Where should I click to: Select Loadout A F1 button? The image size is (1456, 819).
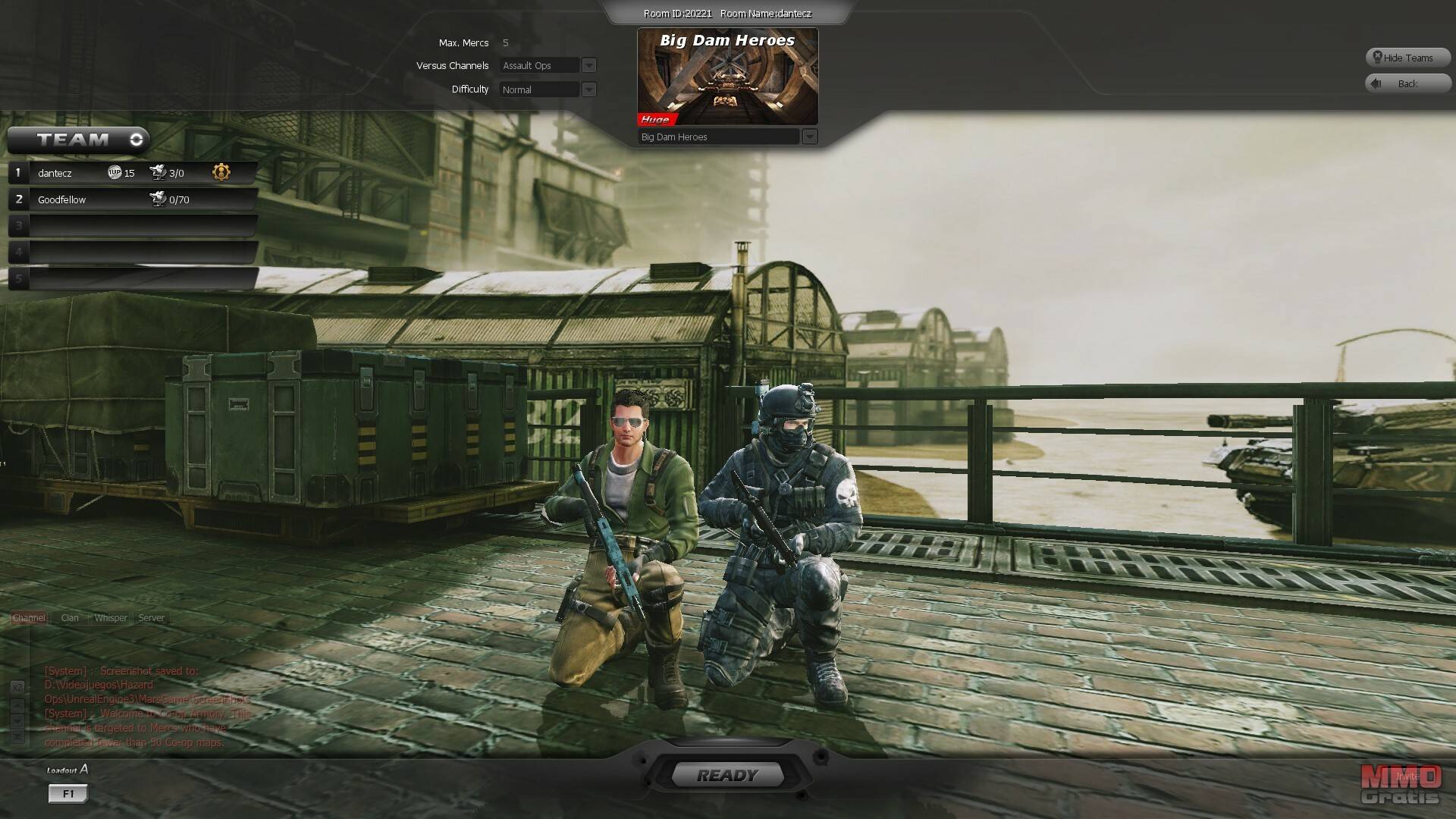(x=68, y=793)
